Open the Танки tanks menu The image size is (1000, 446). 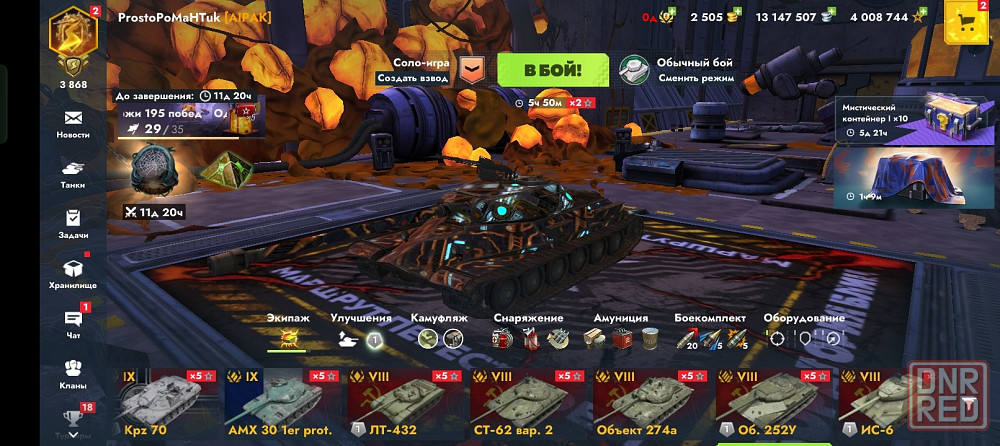tap(73, 173)
